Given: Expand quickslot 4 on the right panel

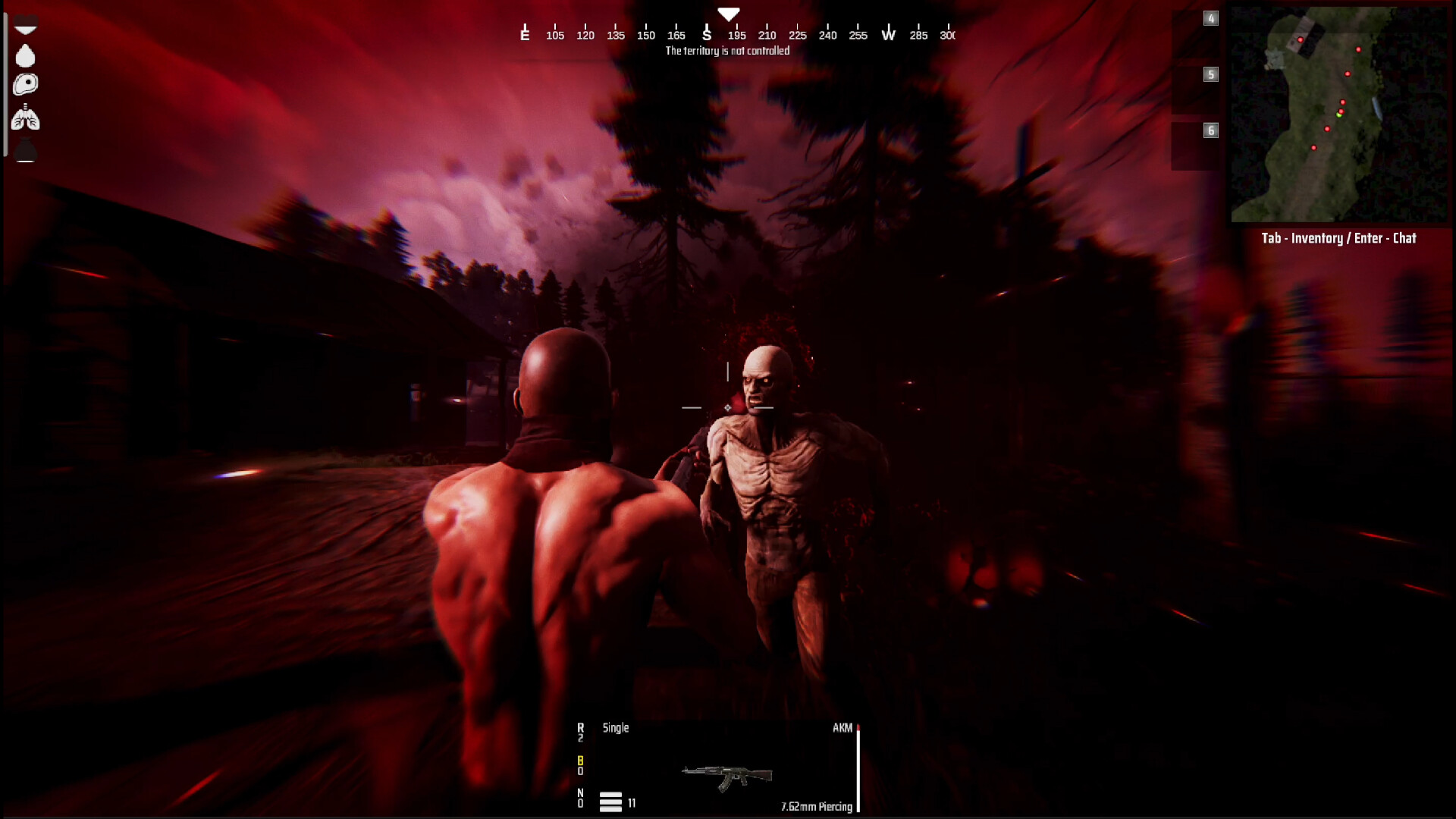Looking at the screenshot, I should point(1211,19).
